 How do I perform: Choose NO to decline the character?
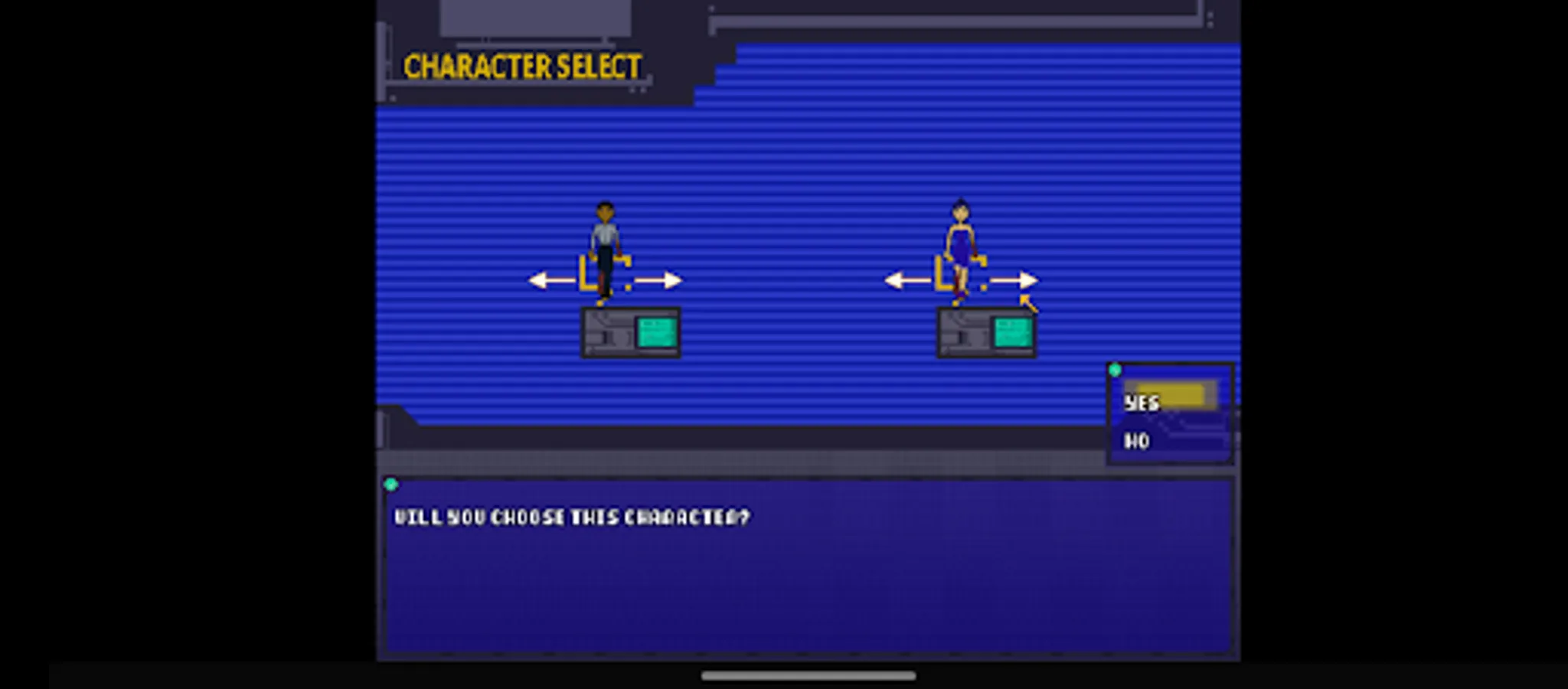point(1137,442)
